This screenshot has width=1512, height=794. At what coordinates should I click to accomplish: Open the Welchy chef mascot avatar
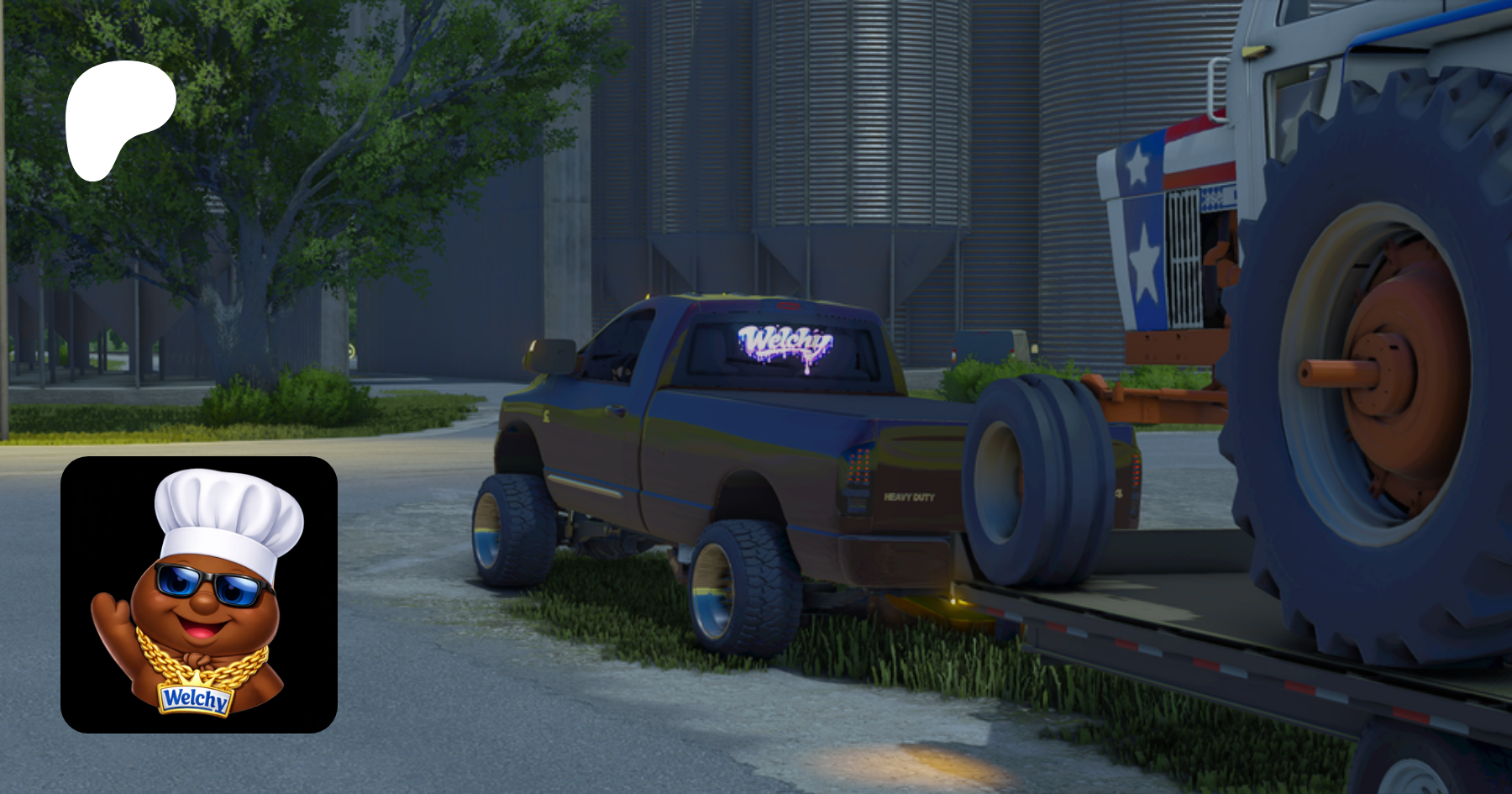point(199,595)
